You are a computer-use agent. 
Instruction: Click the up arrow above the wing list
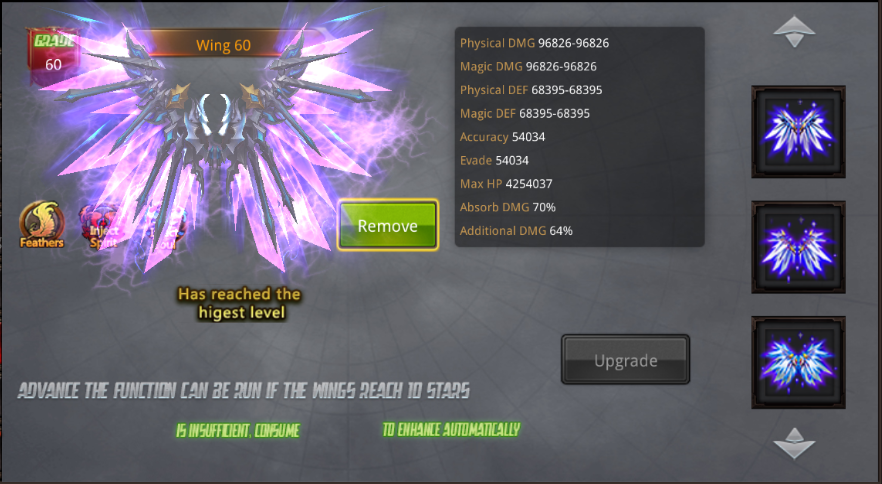point(796,30)
